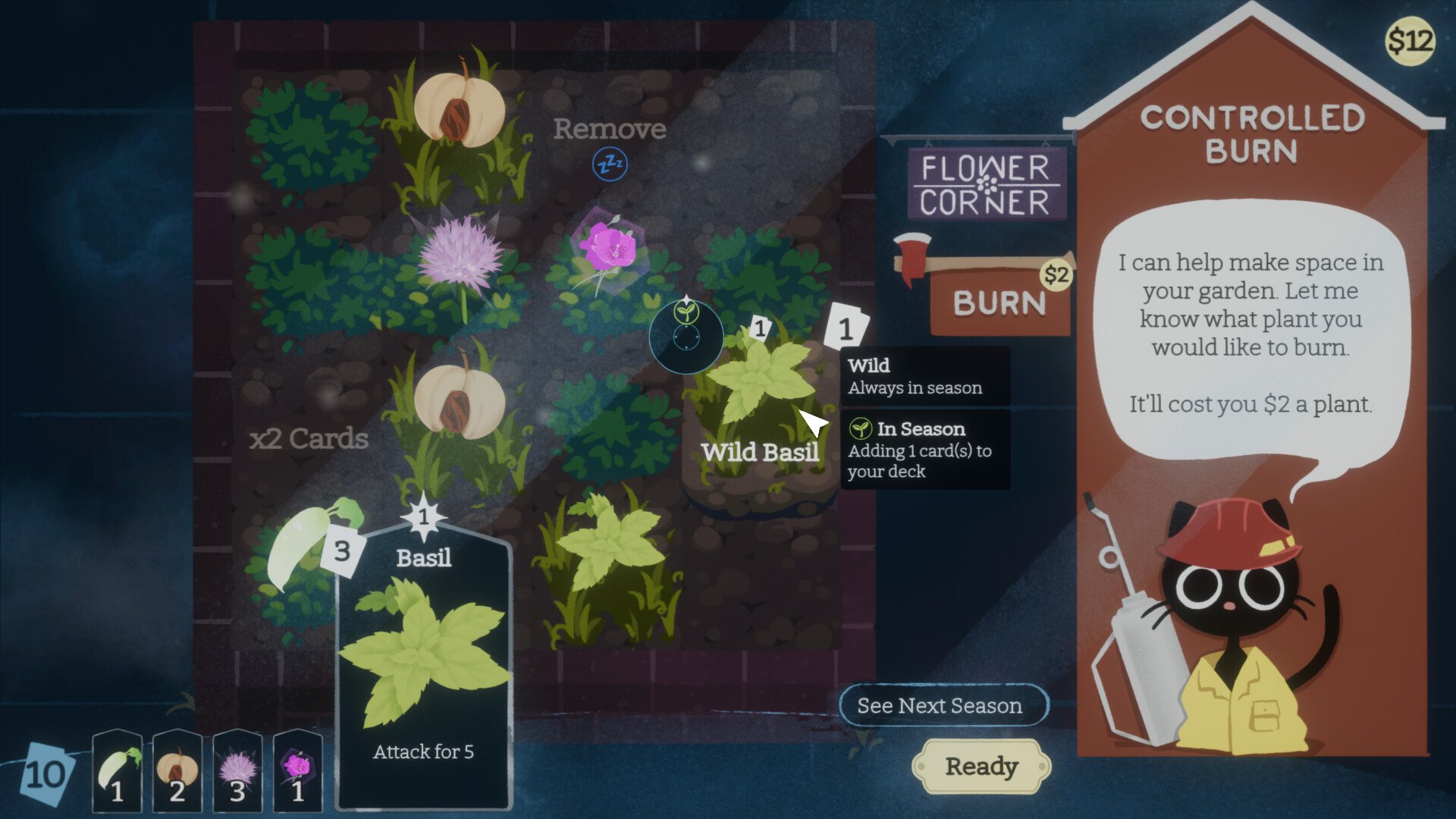Click See Next Season
The image size is (1456, 819).
(x=943, y=706)
